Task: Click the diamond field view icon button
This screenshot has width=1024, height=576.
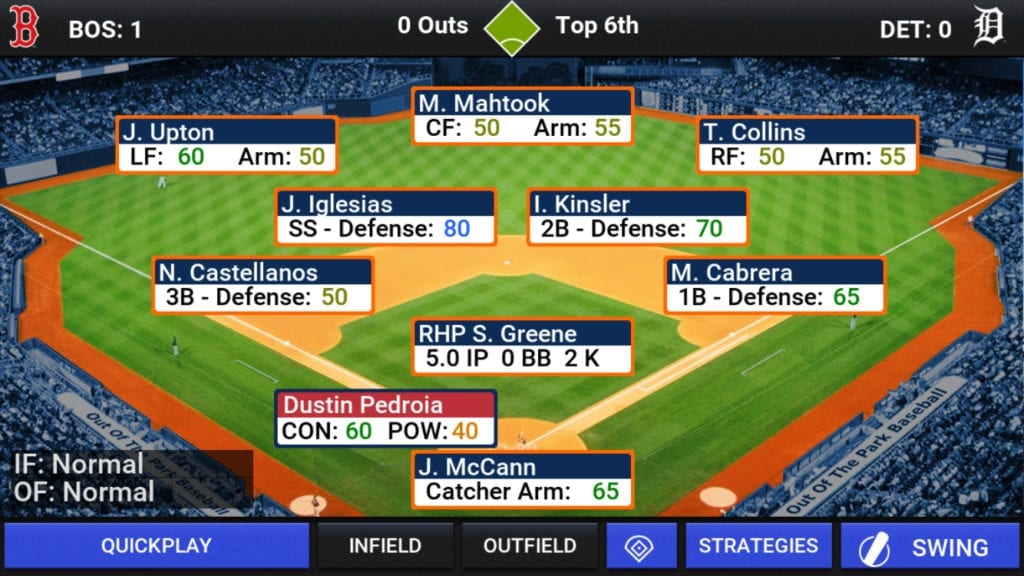Action: (639, 546)
